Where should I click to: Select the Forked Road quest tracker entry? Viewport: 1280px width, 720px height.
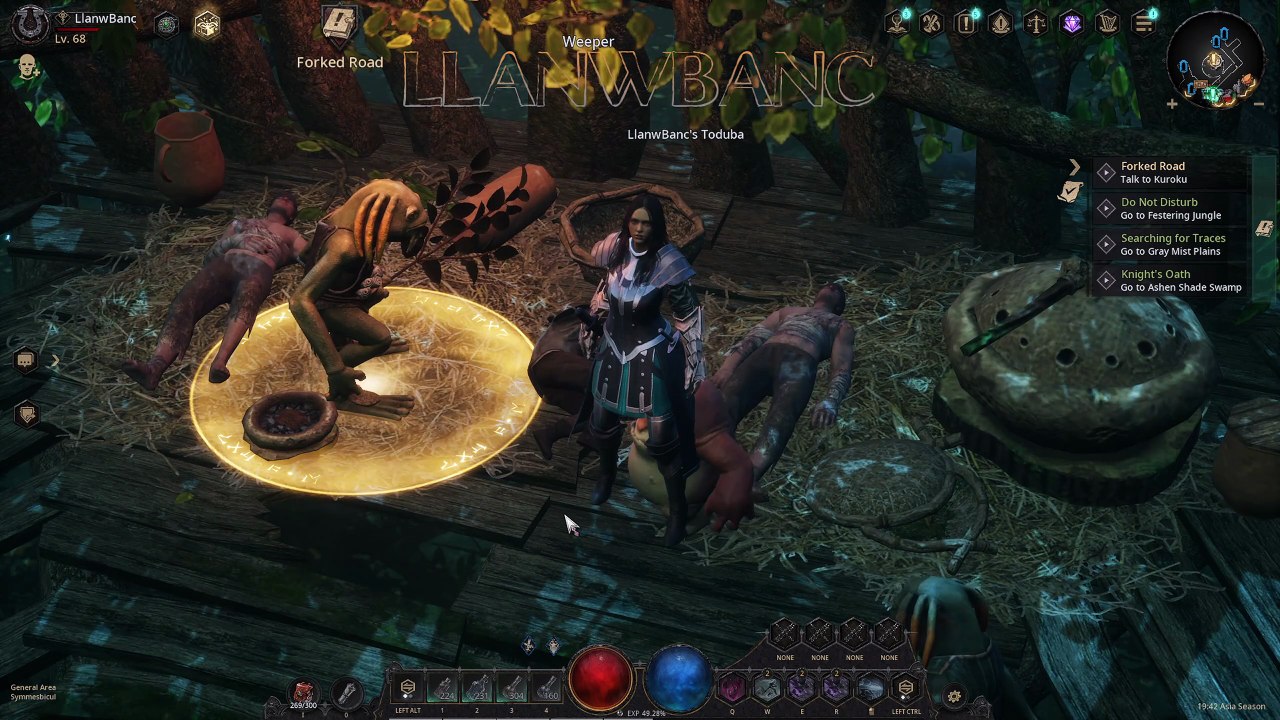pos(1152,172)
